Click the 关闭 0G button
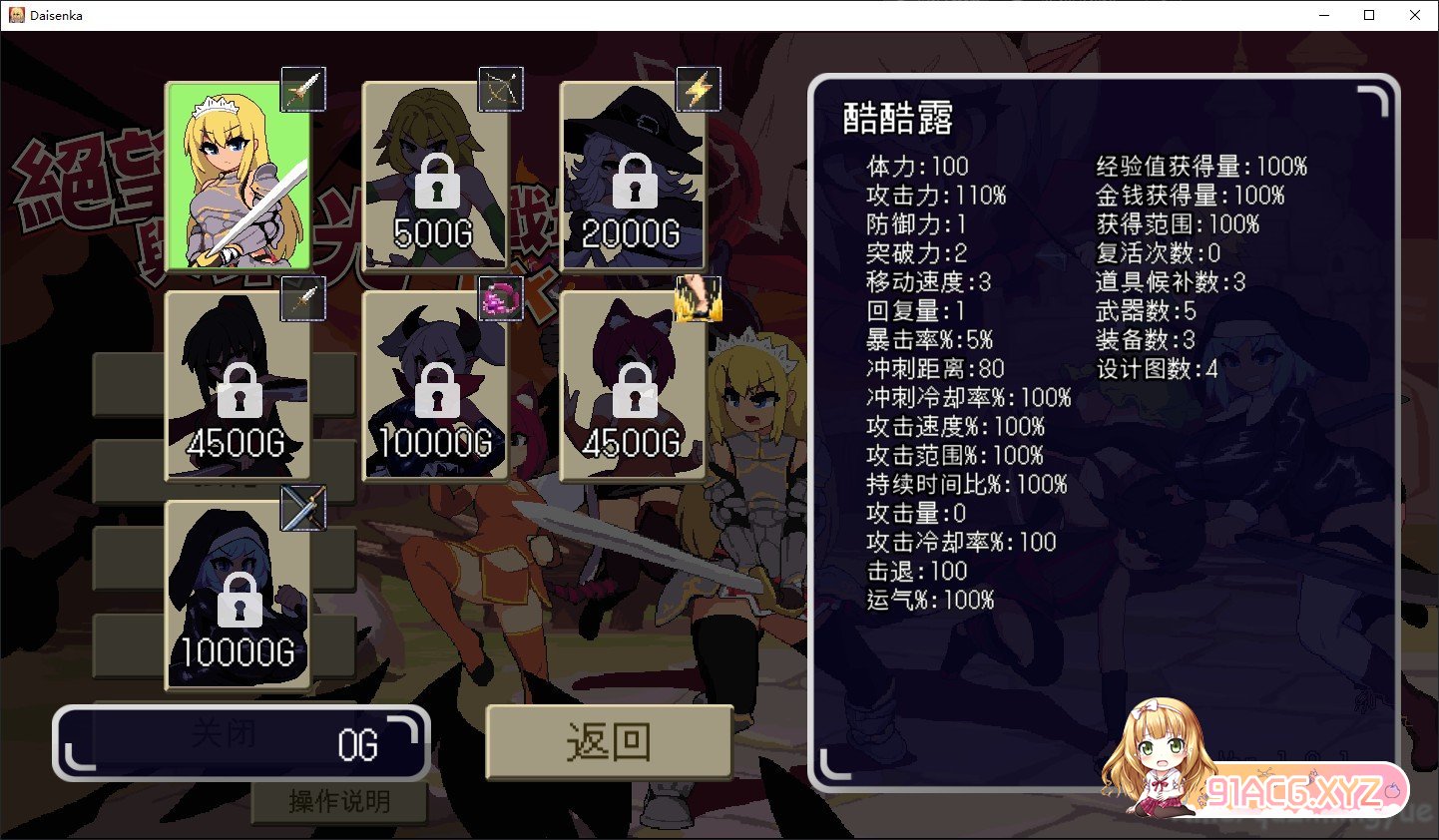1439x840 pixels. [x=242, y=739]
